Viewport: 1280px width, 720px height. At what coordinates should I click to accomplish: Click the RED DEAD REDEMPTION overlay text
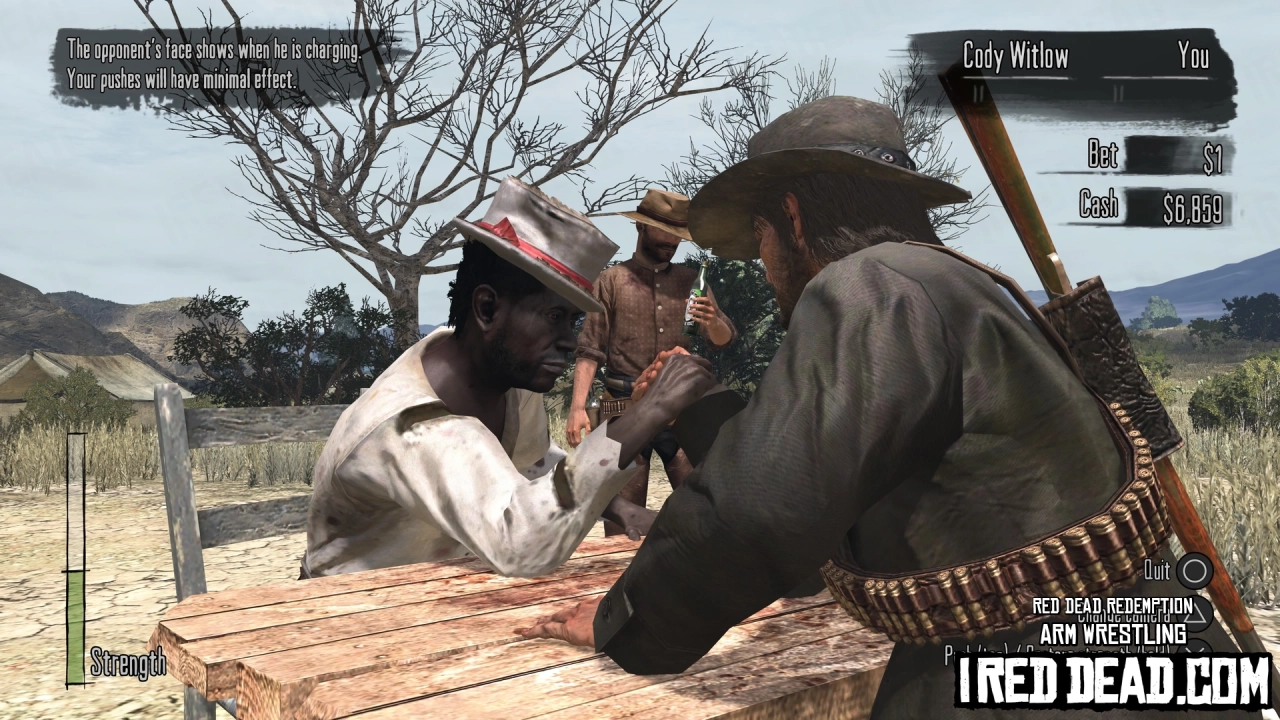point(1112,605)
